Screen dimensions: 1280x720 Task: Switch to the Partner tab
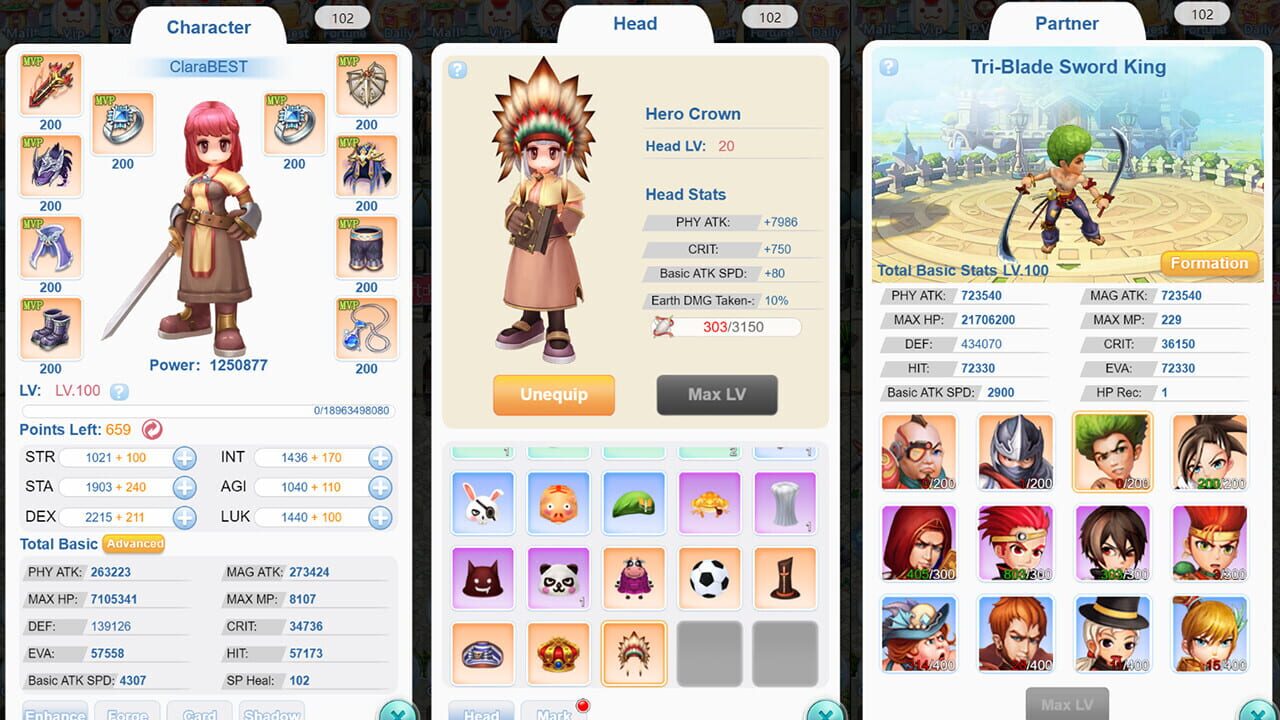(1067, 23)
